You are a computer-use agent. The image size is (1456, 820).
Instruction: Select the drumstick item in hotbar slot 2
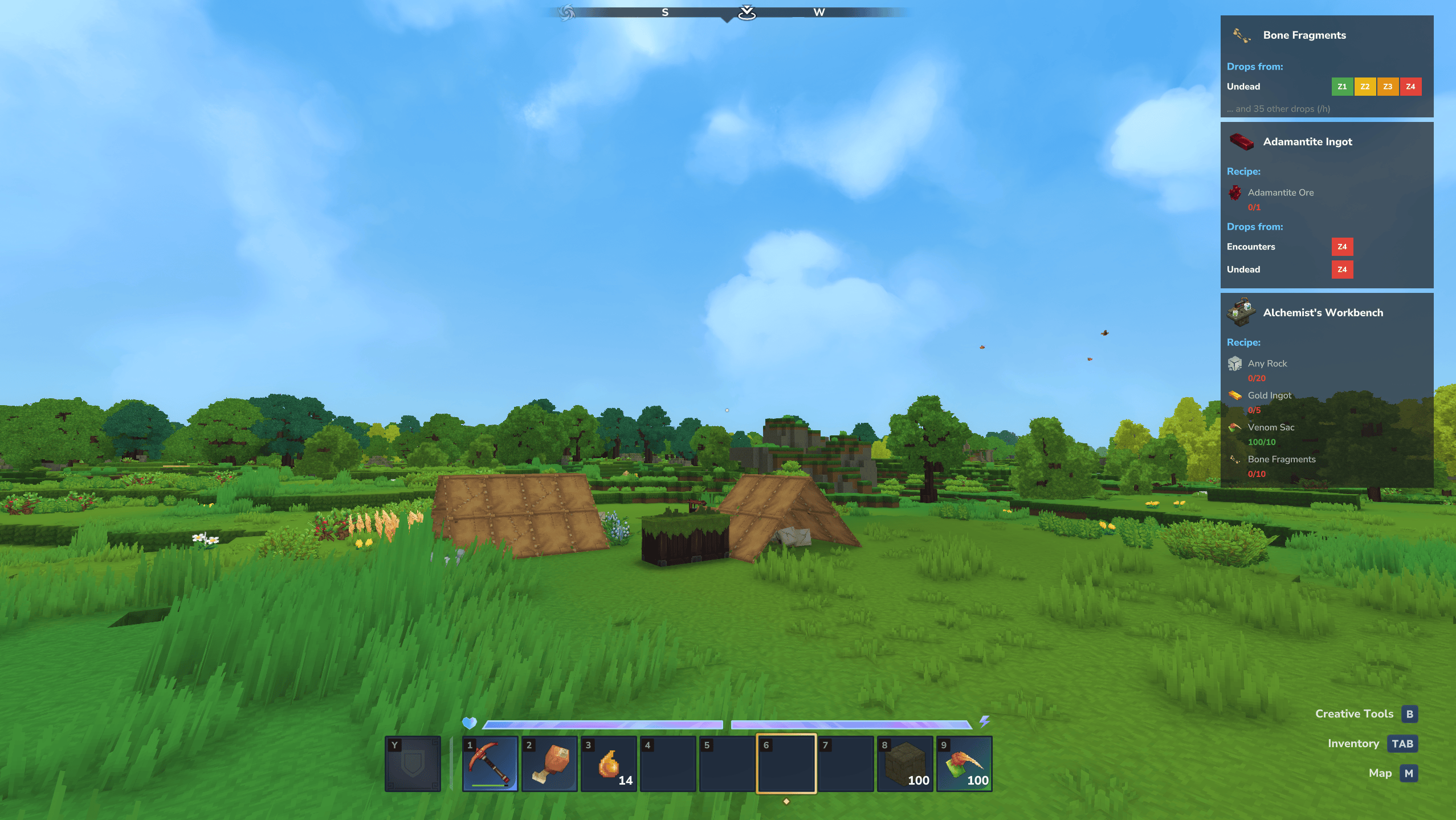[x=549, y=764]
